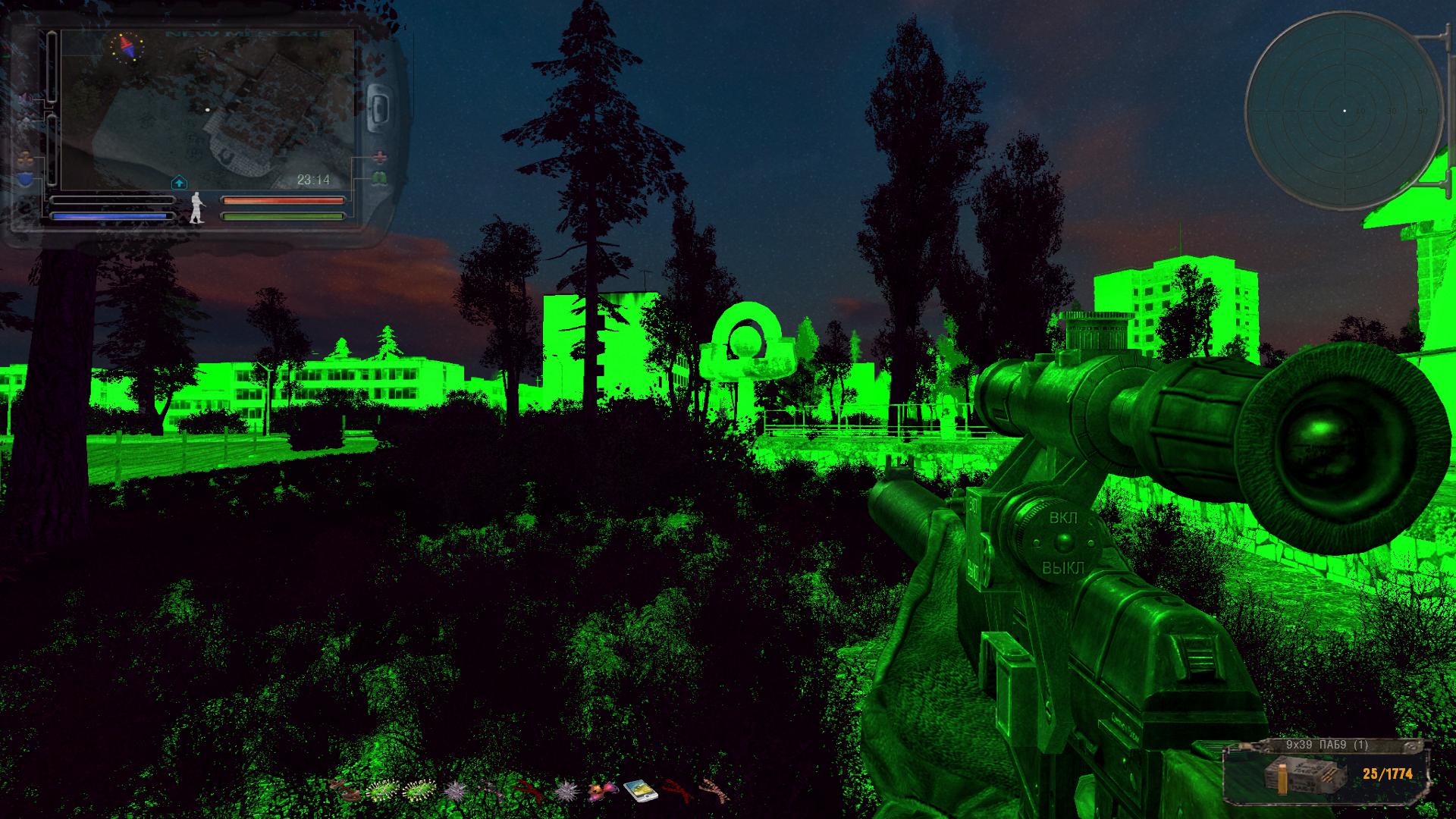Click the PDA side hardware button
Viewport: 1456px width, 819px height.
coord(378,107)
